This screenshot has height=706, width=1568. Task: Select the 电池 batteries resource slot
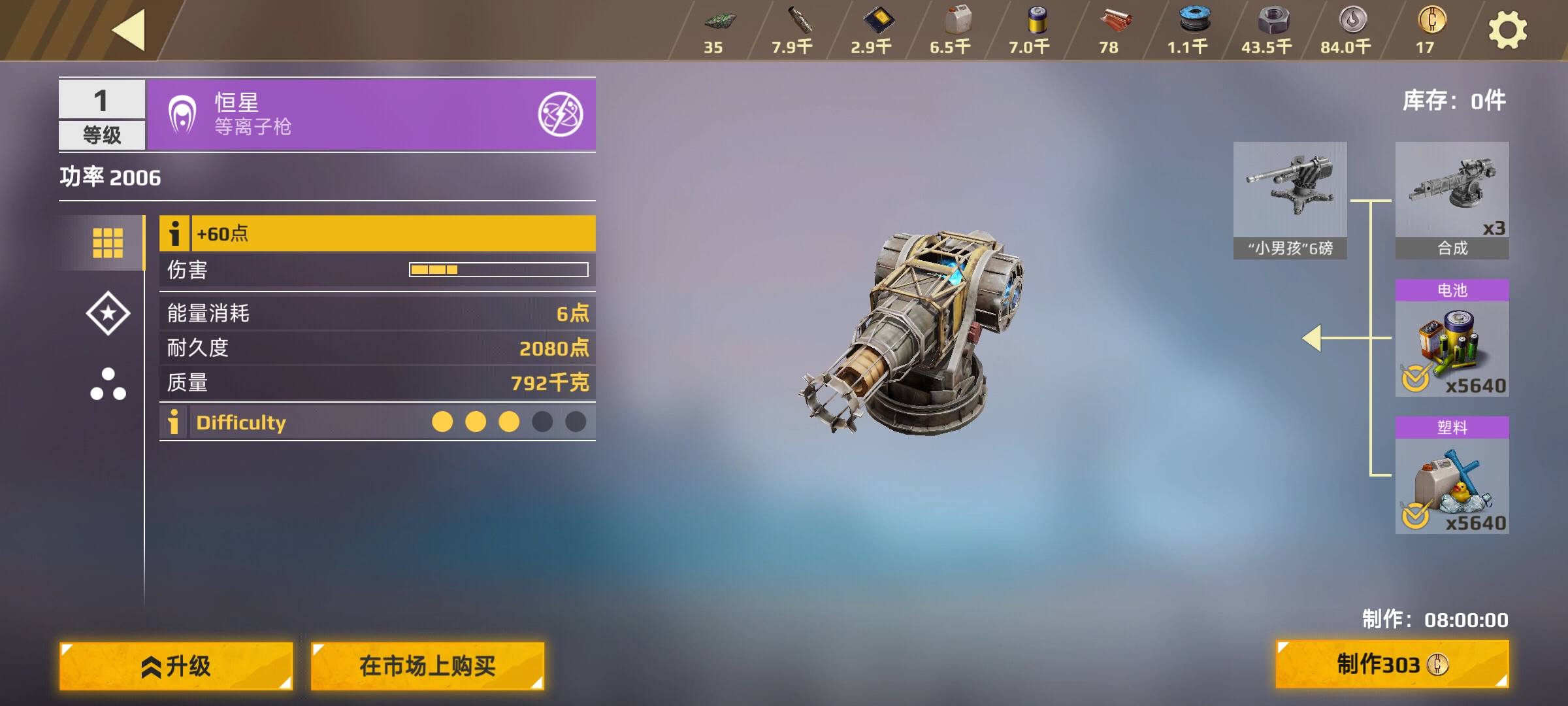coord(1452,339)
